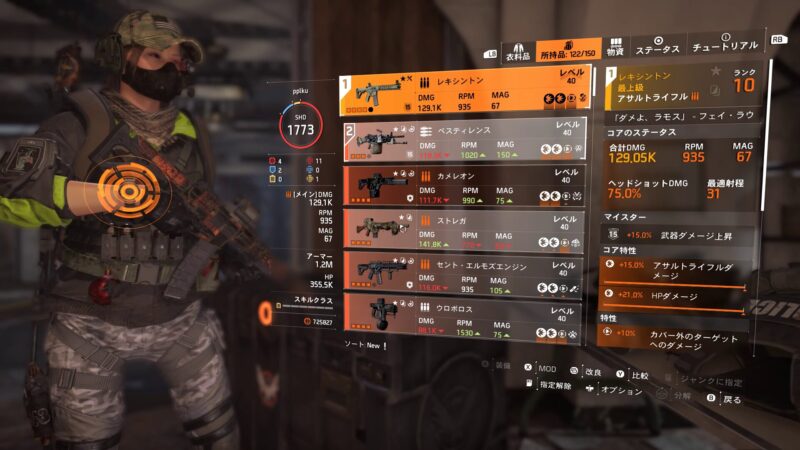Show the チュートリアル tab
This screenshot has height=450, width=800.
click(x=725, y=48)
